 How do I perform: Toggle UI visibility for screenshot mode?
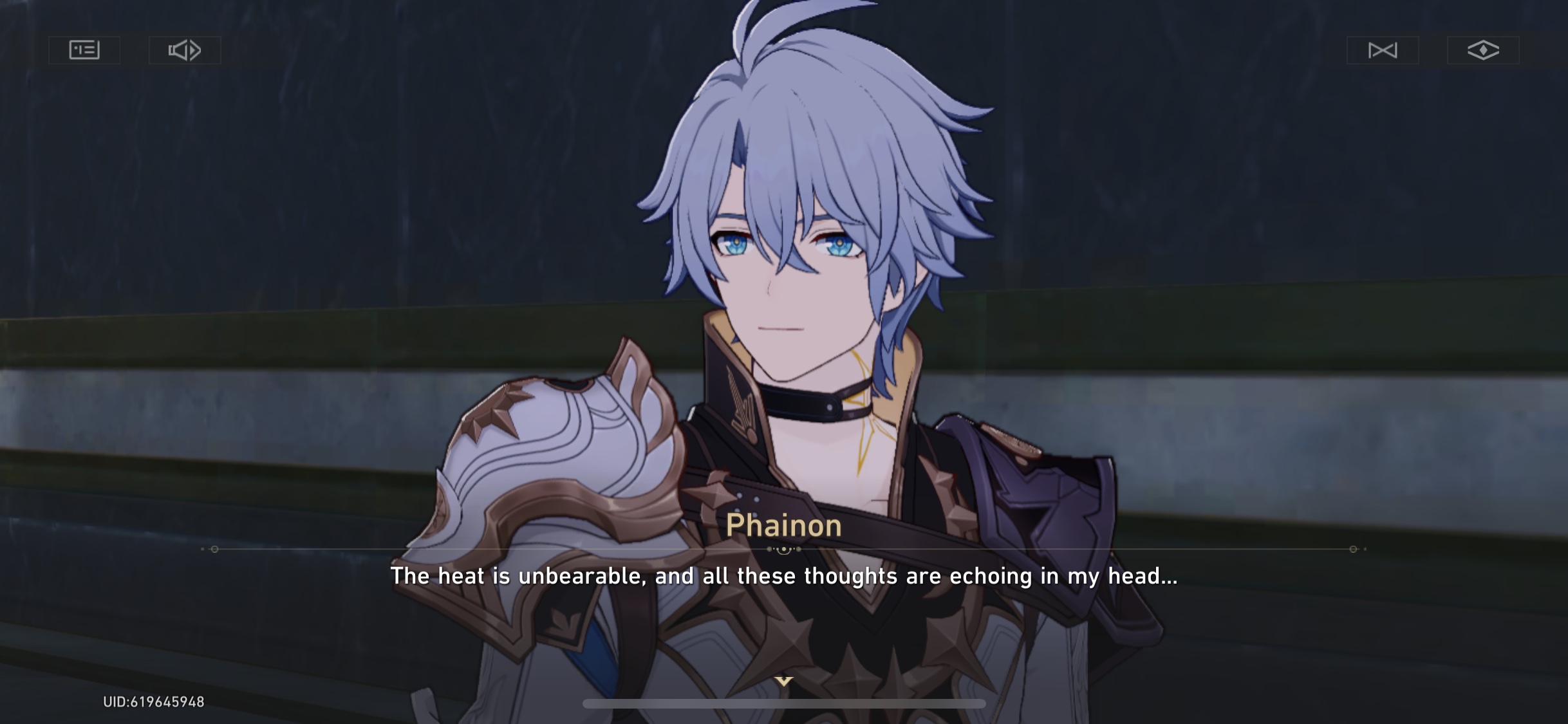coord(1481,50)
